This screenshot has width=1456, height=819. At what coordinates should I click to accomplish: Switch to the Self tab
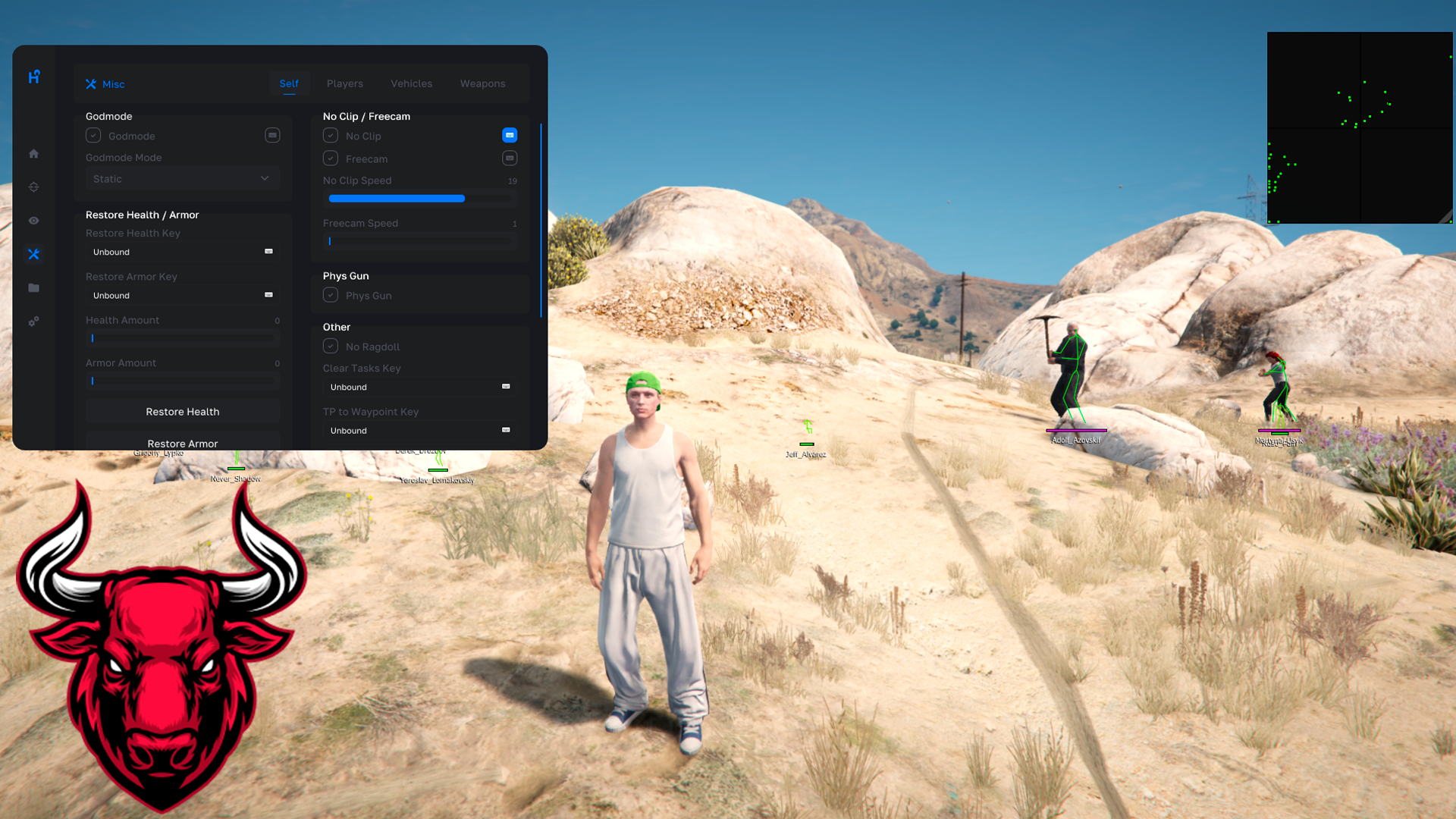pos(289,83)
